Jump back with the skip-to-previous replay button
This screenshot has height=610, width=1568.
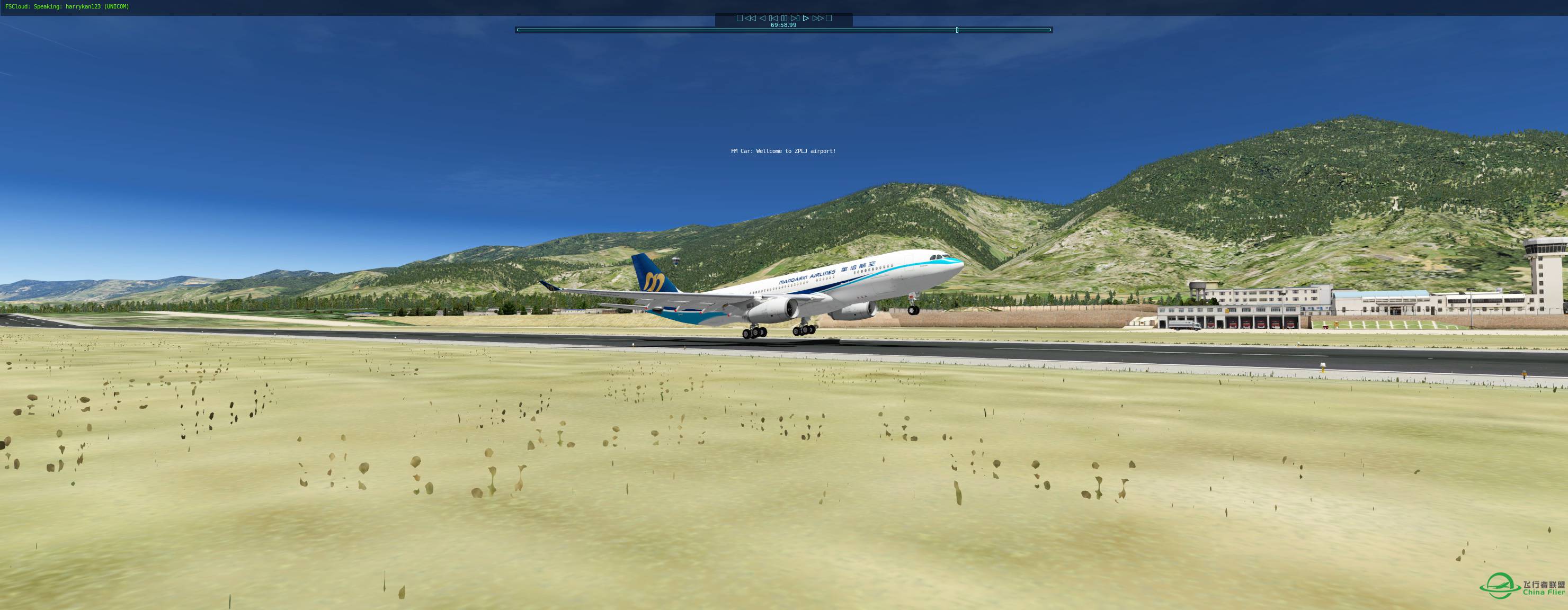(x=773, y=18)
